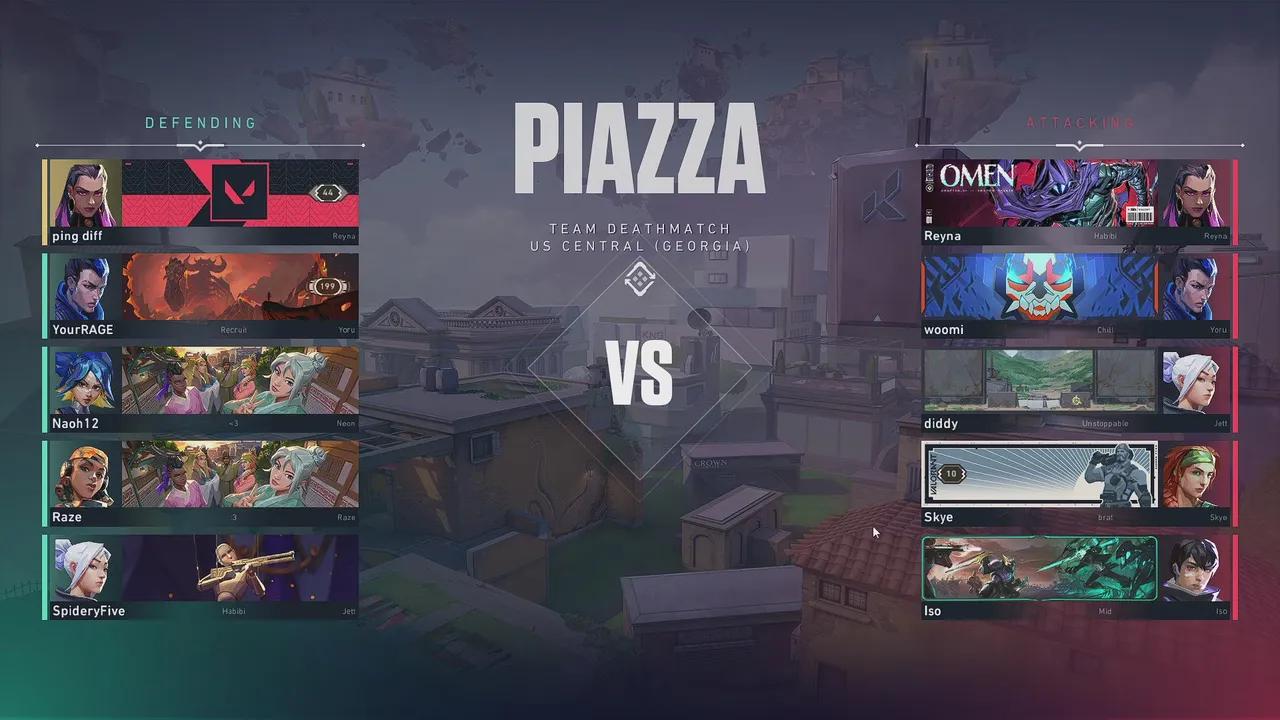Open Skye's VALORANT stencil player card

(1040, 475)
